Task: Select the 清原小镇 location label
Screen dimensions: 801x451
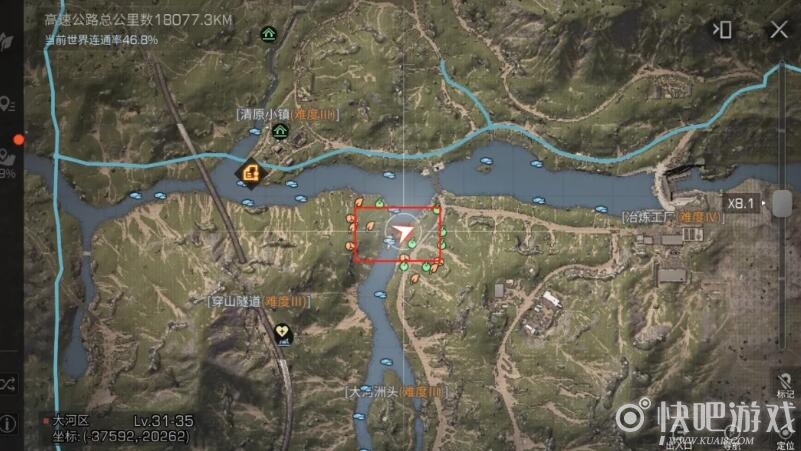Action: tap(287, 115)
